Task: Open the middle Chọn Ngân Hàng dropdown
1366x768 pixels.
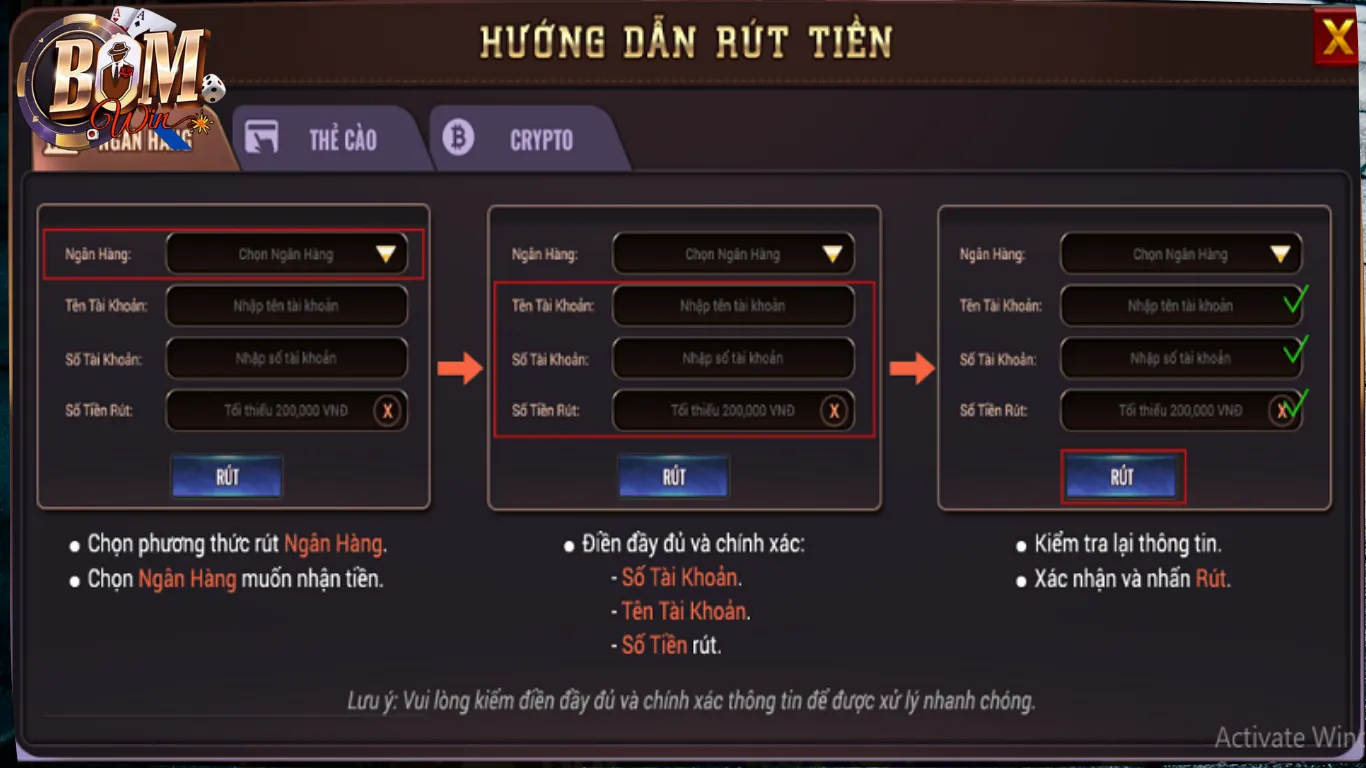Action: point(733,253)
